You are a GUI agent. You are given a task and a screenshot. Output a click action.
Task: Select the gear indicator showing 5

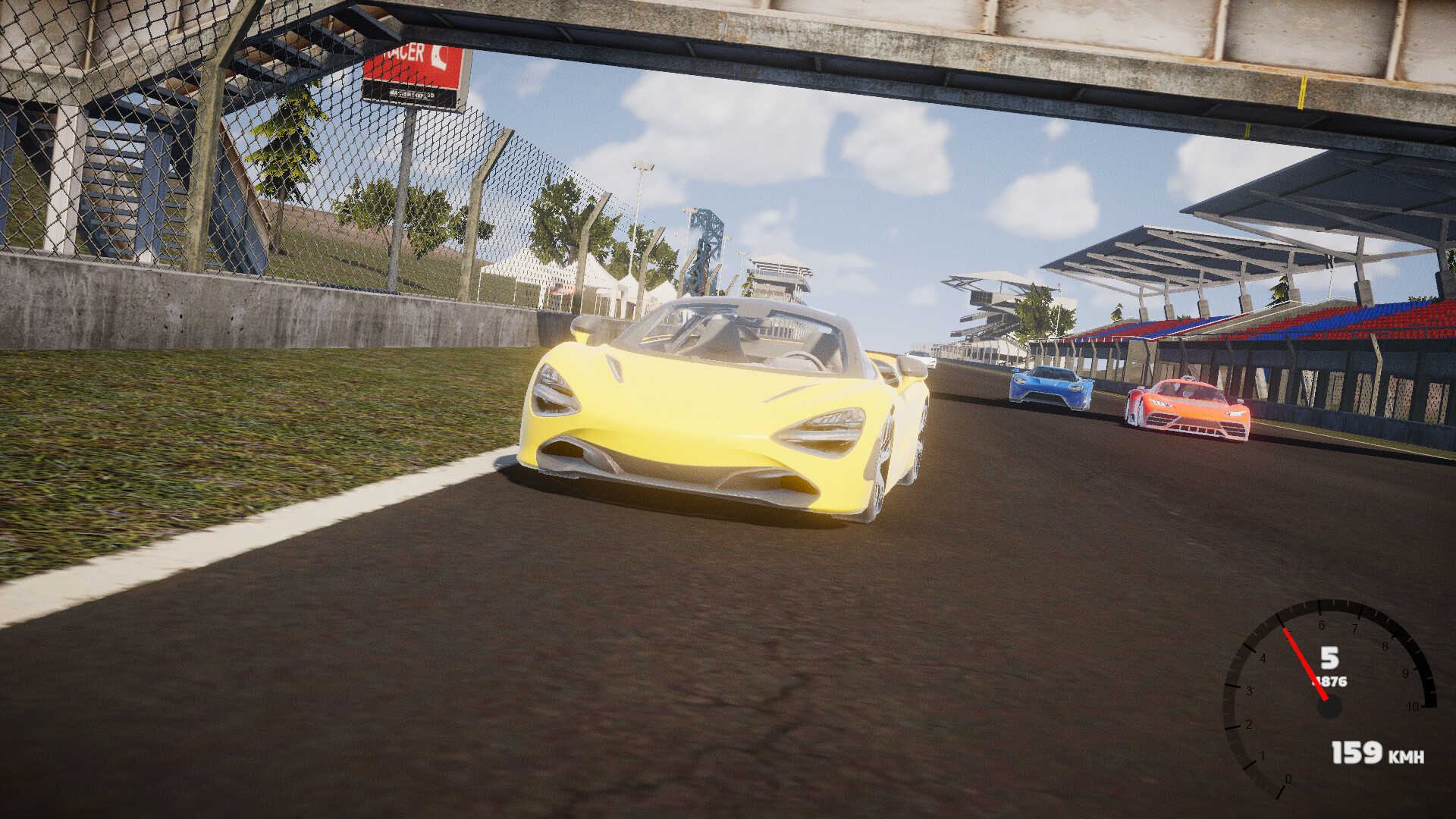point(1331,659)
